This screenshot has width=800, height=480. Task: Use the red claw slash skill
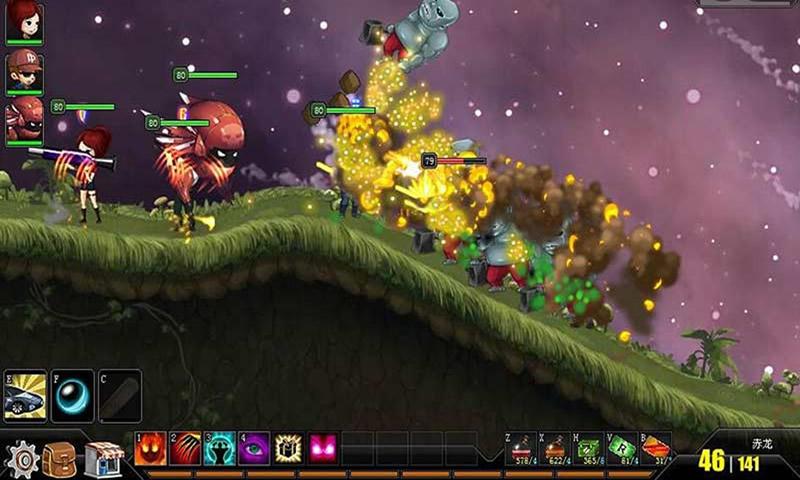[185, 448]
